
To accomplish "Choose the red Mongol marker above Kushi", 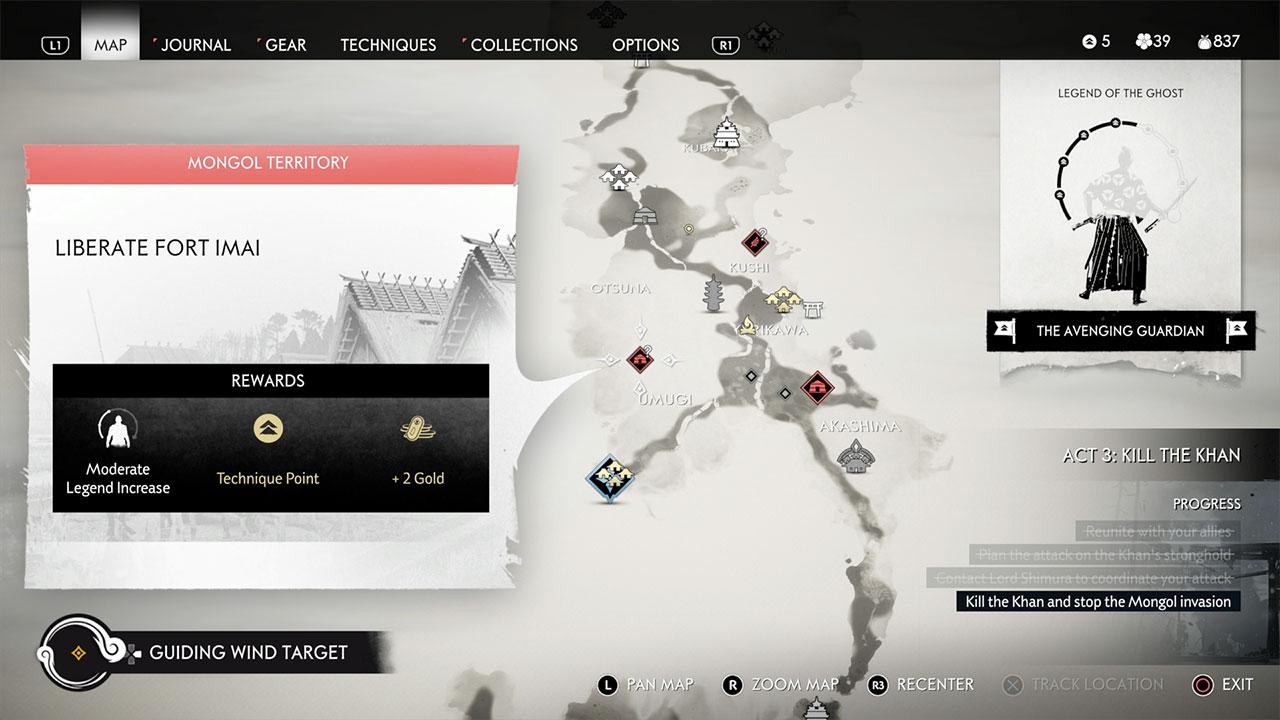I will [x=754, y=241].
